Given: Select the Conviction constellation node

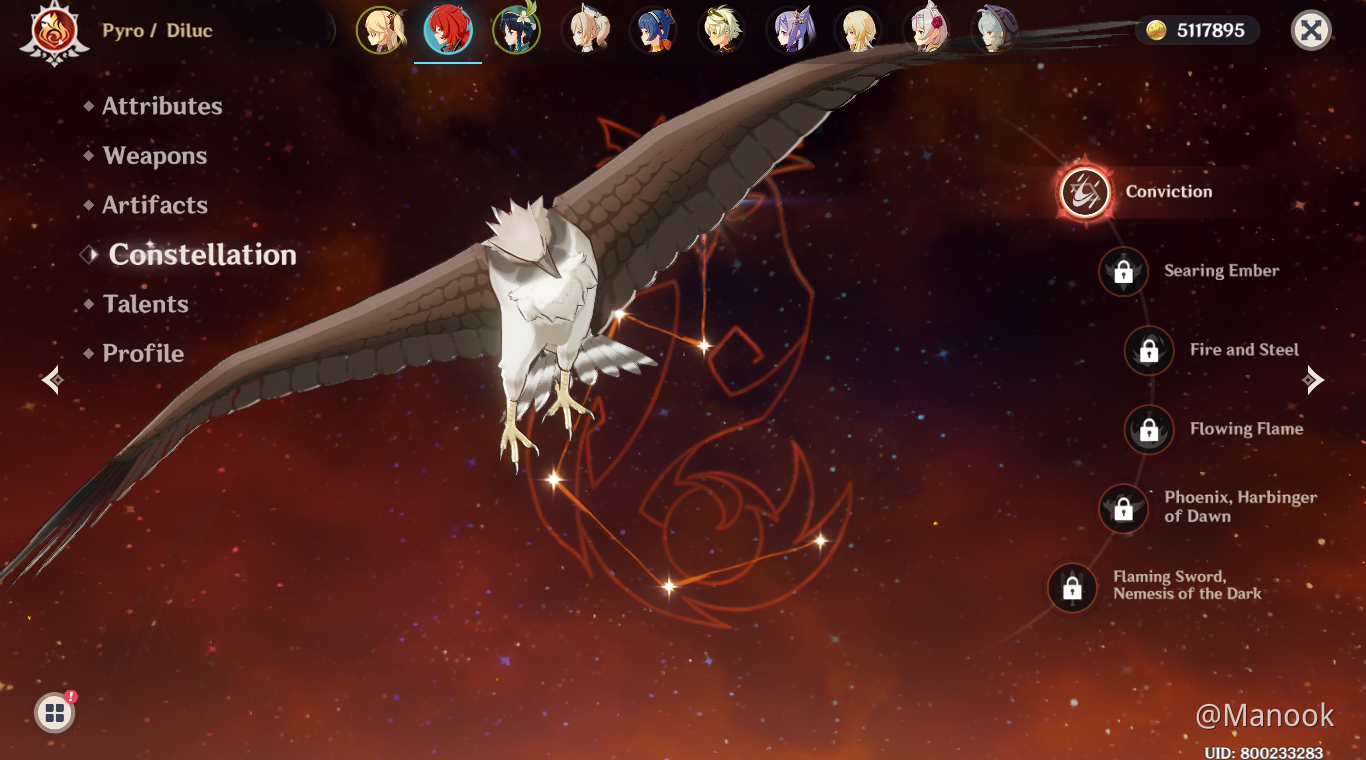Looking at the screenshot, I should pos(1085,191).
